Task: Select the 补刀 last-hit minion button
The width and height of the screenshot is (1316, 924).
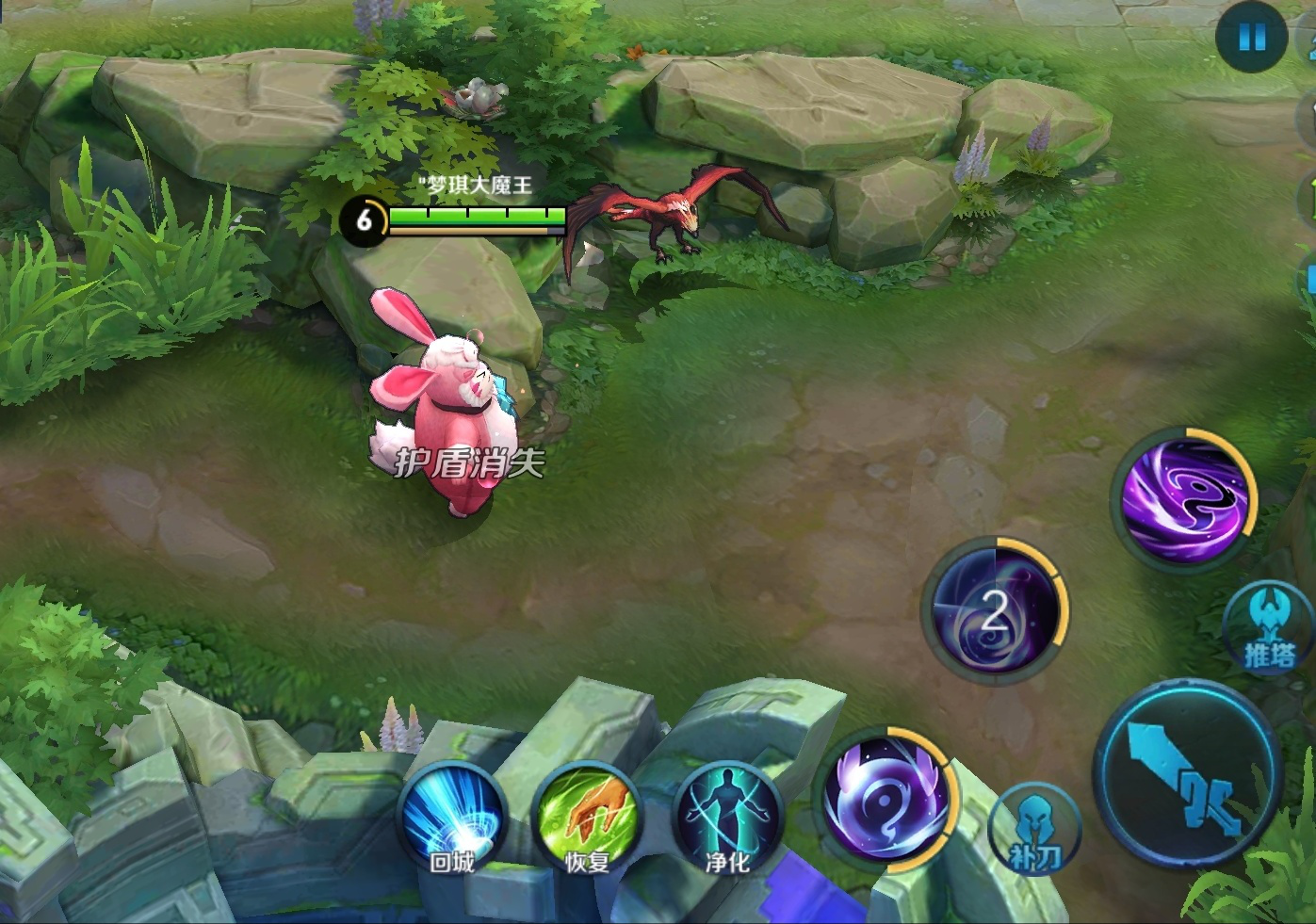Action: (1034, 829)
